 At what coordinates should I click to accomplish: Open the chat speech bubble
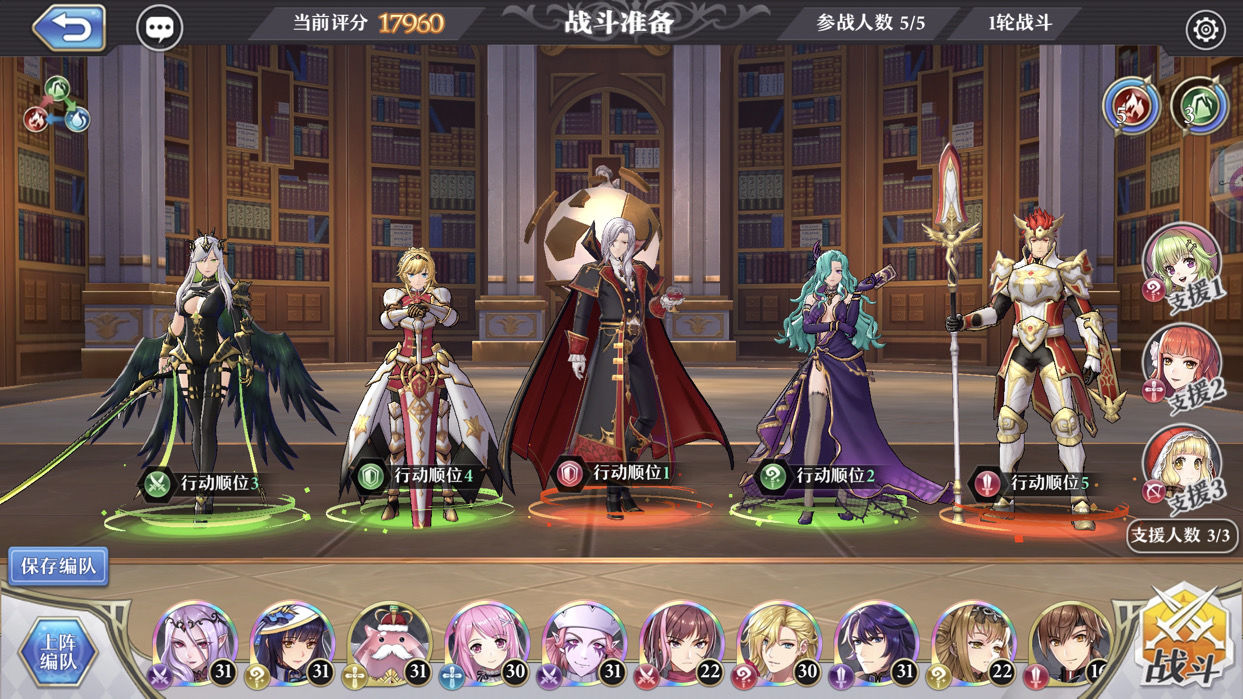pos(159,28)
